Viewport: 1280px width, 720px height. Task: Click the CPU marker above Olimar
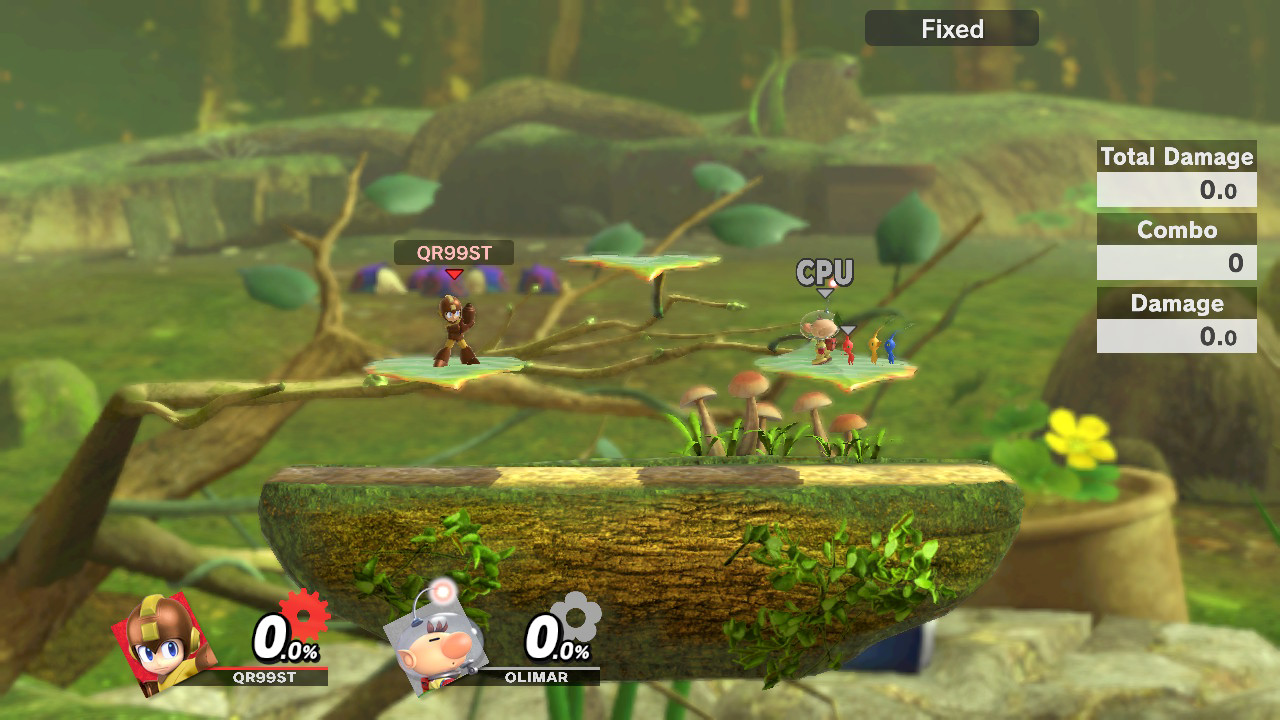point(825,273)
